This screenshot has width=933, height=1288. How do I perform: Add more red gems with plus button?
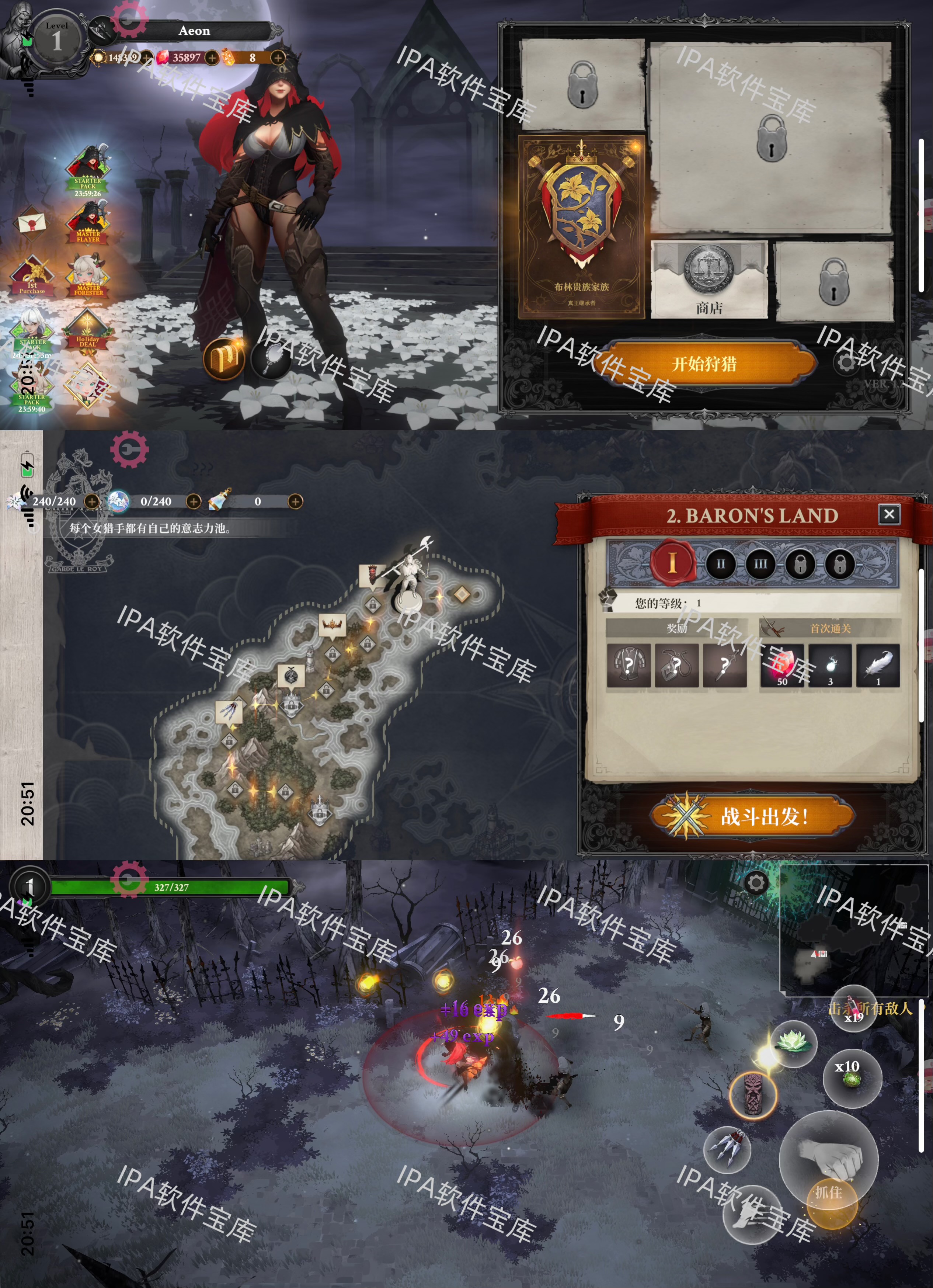[x=212, y=58]
